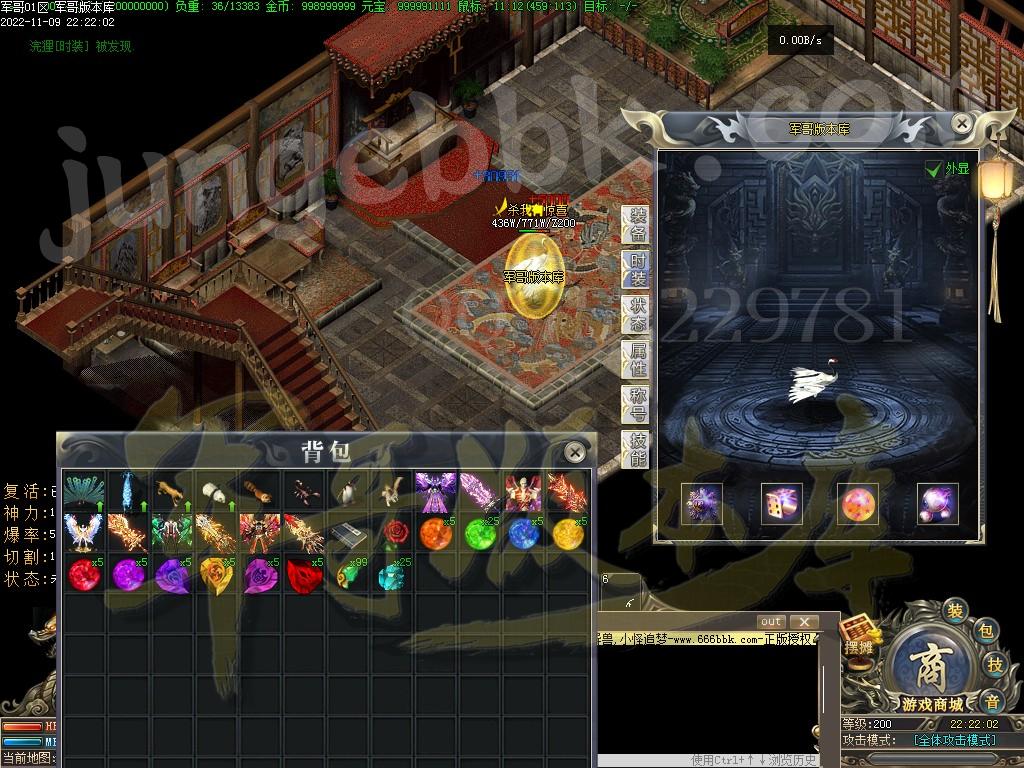Click the 装 equipment round button

point(955,608)
